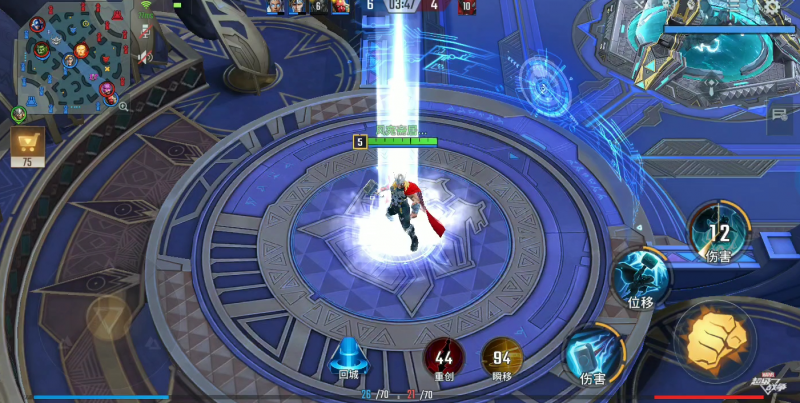Cast the hammer 伤害 skill beside the fist
Viewport: 800px width, 403px height.
tap(594, 356)
